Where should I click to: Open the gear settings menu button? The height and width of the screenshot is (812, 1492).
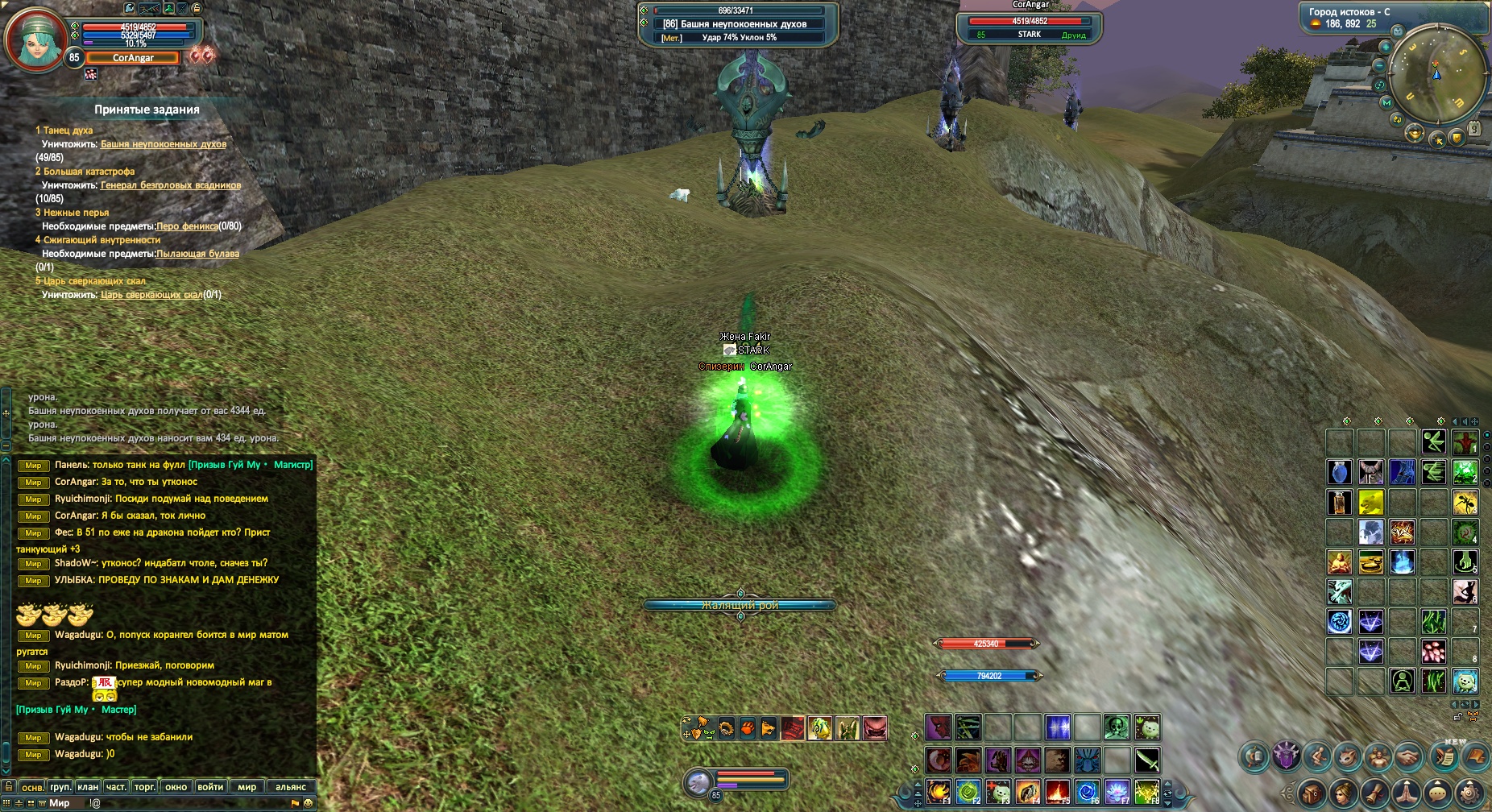pyautogui.click(x=1471, y=793)
